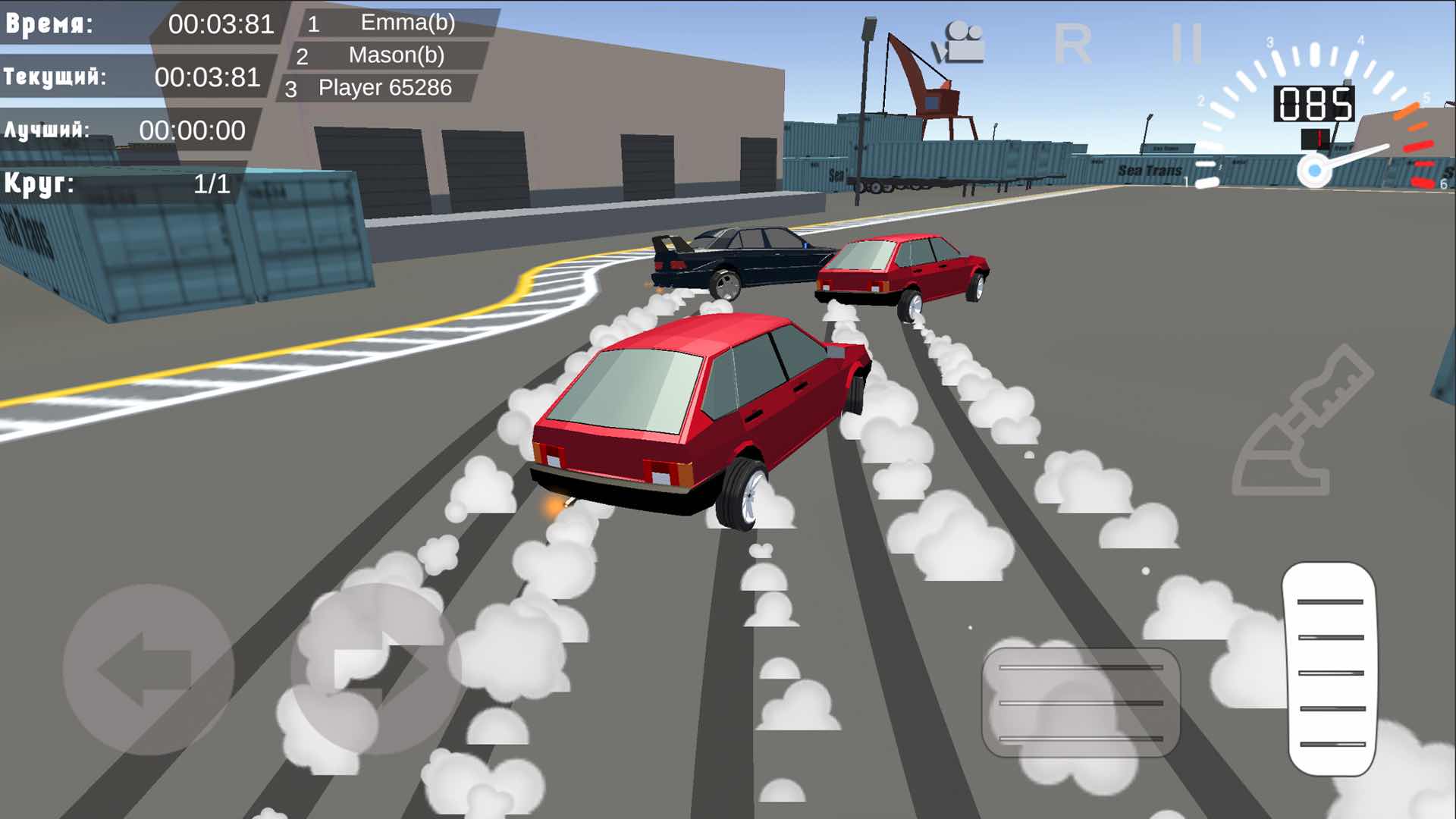The width and height of the screenshot is (1456, 819).
Task: Select Player 65286 leaderboard row
Action: pos(378,88)
